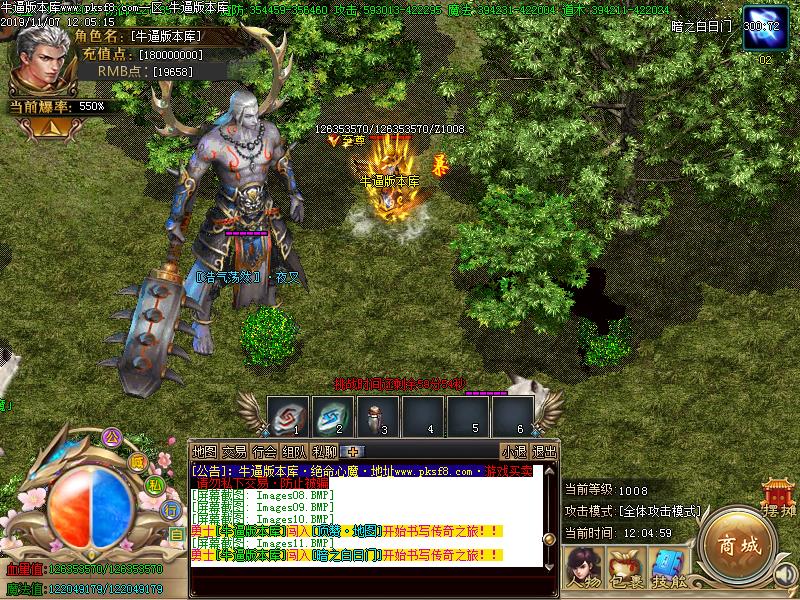Viewport: 800px width, 600px height.
Task: Click the 小退 logout button
Action: click(x=514, y=451)
